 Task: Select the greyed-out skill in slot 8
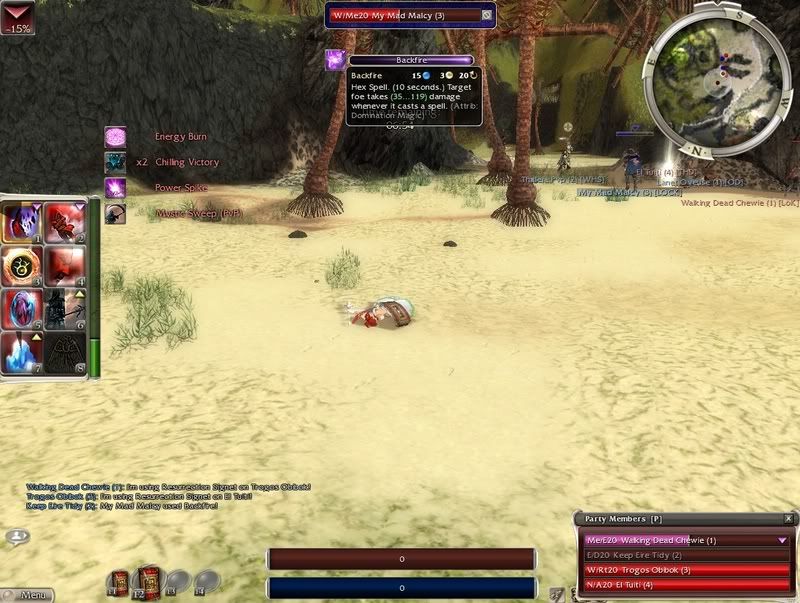(66, 353)
